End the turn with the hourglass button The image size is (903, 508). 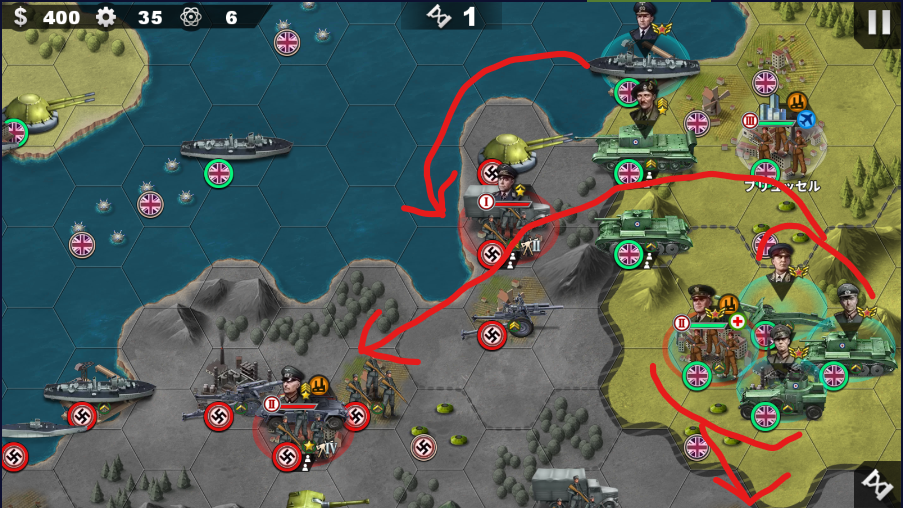click(879, 483)
